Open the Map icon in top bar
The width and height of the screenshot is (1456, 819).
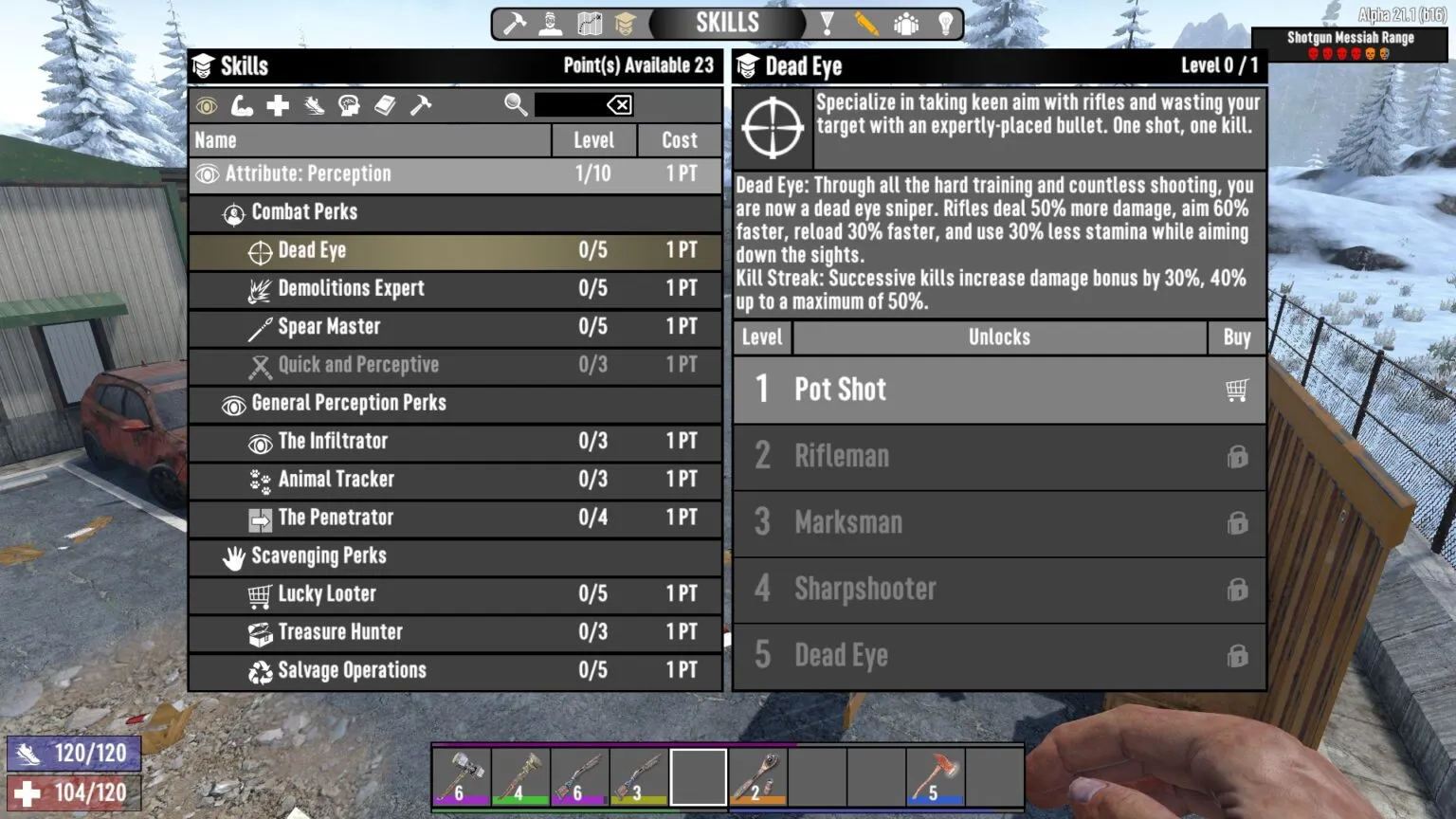coord(589,23)
